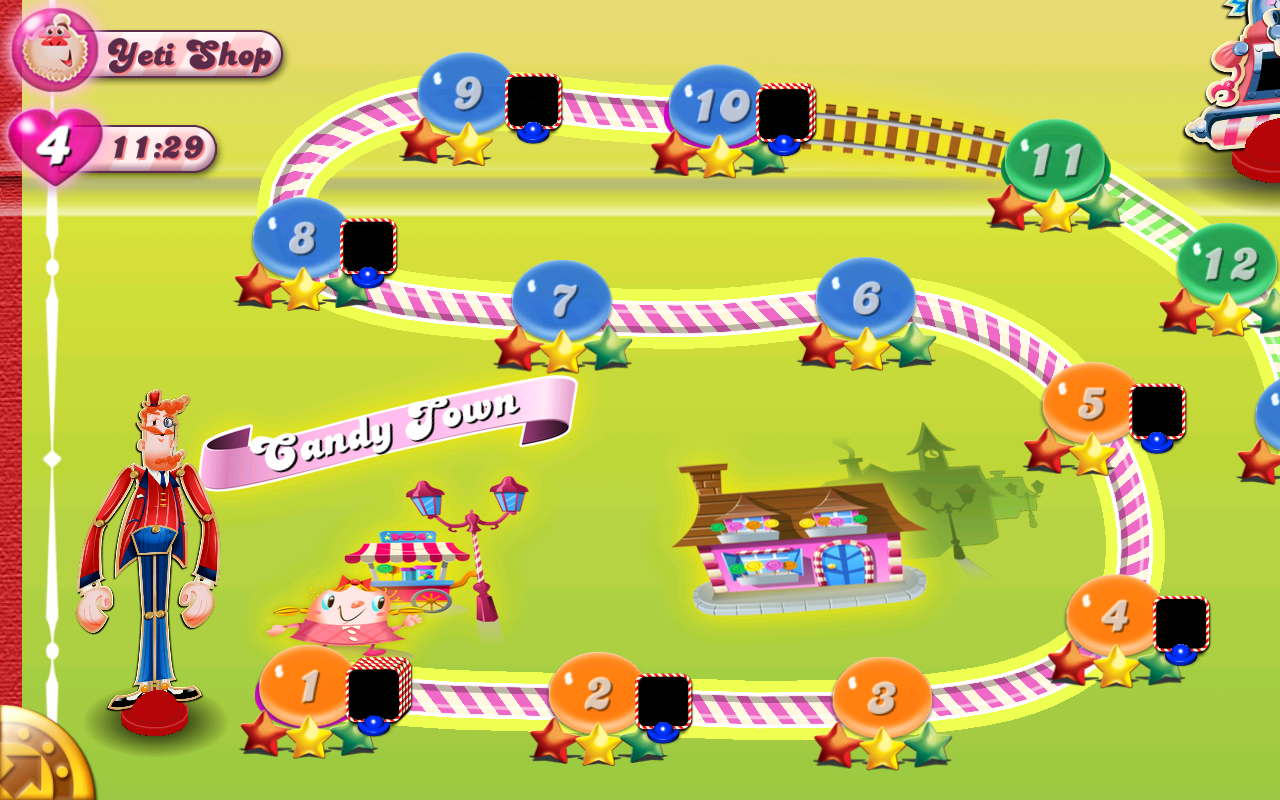1280x800 pixels.
Task: Open the Yeti Shop
Action: pyautogui.click(x=188, y=55)
